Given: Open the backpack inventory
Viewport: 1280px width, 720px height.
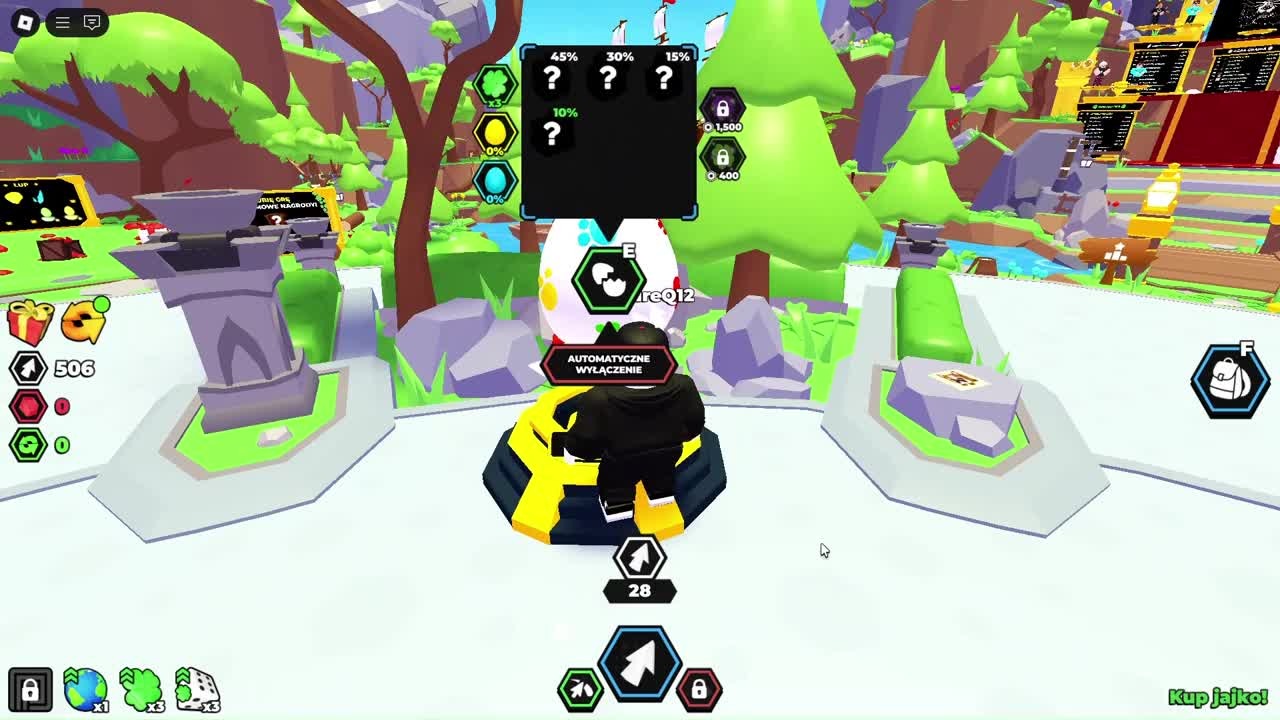Looking at the screenshot, I should coord(1229,381).
